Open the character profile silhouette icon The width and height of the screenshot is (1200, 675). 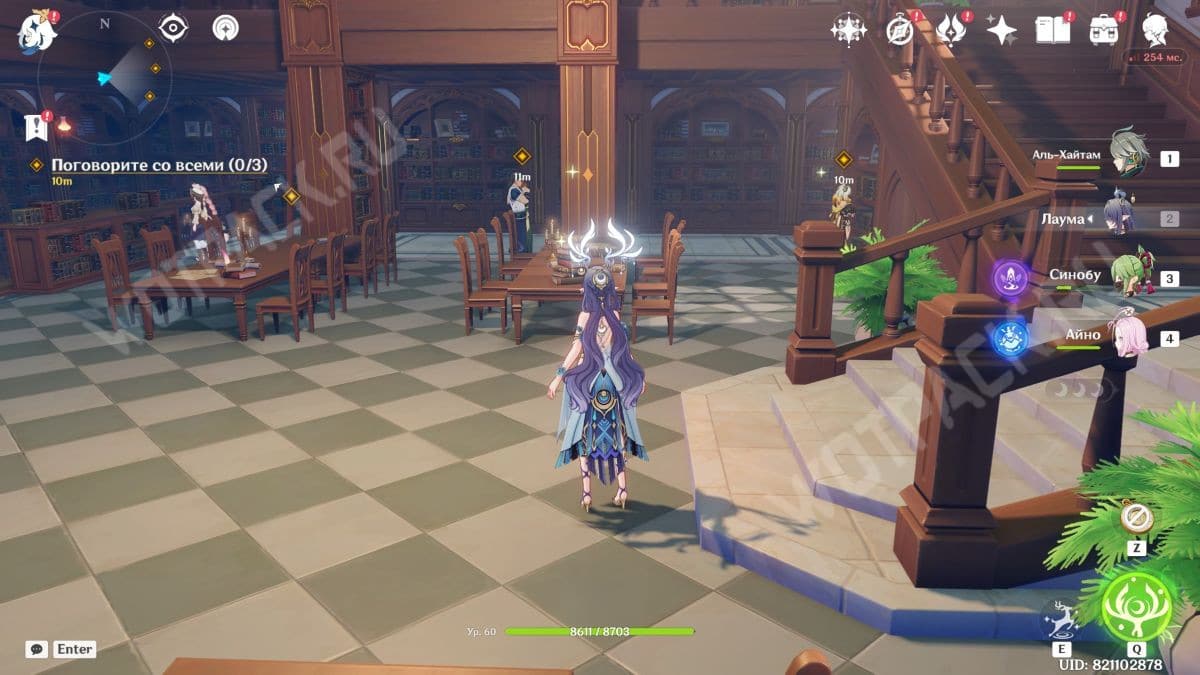click(1157, 30)
